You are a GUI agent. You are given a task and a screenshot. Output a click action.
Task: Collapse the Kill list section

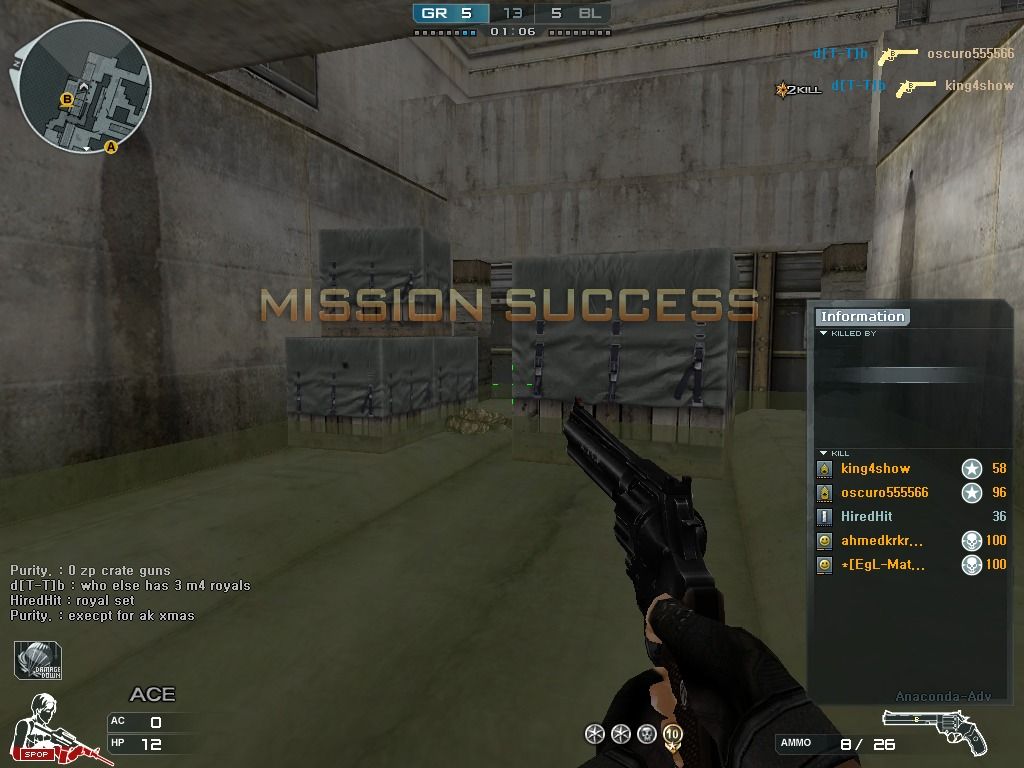[x=823, y=454]
